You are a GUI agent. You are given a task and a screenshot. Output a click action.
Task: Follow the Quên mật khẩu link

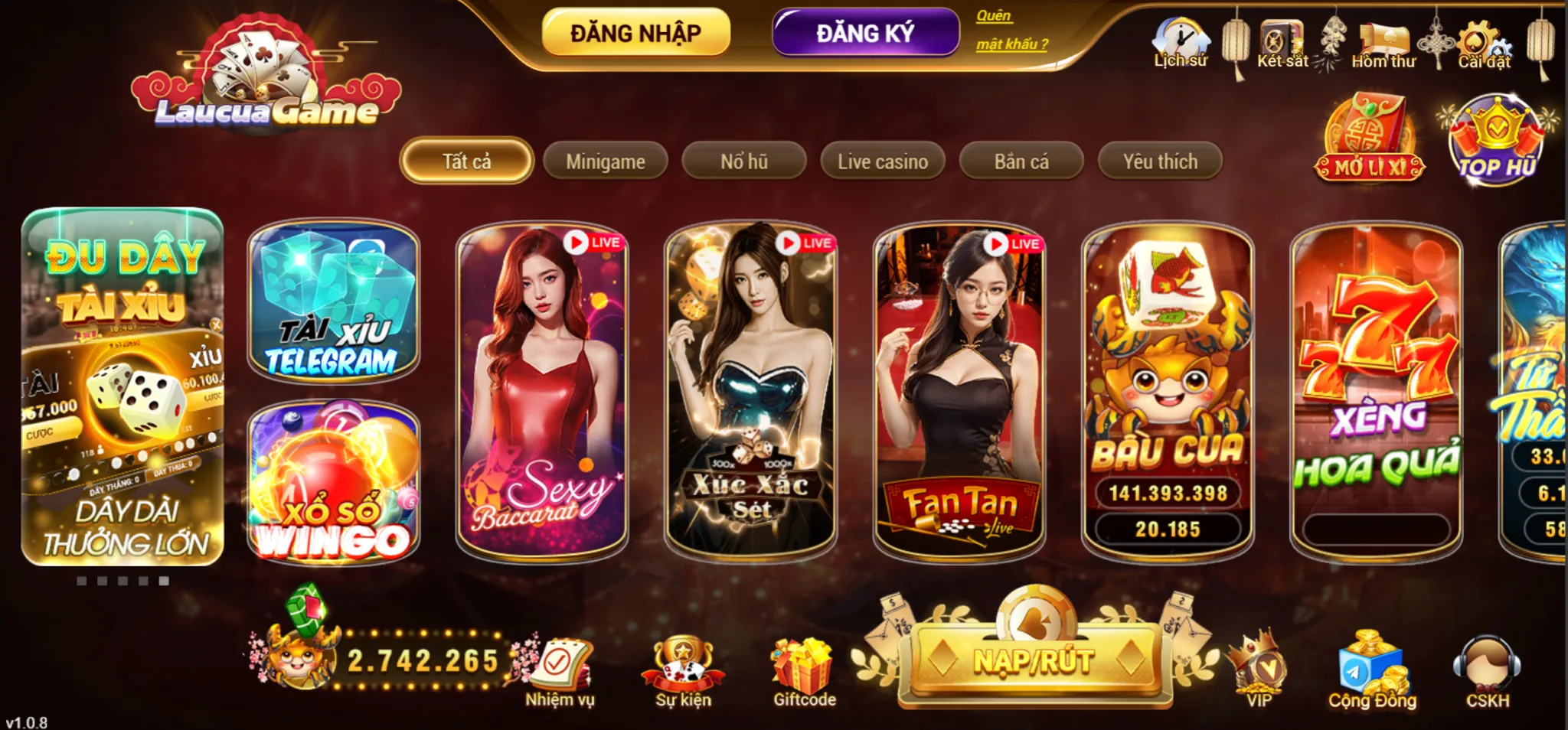[x=1011, y=30]
